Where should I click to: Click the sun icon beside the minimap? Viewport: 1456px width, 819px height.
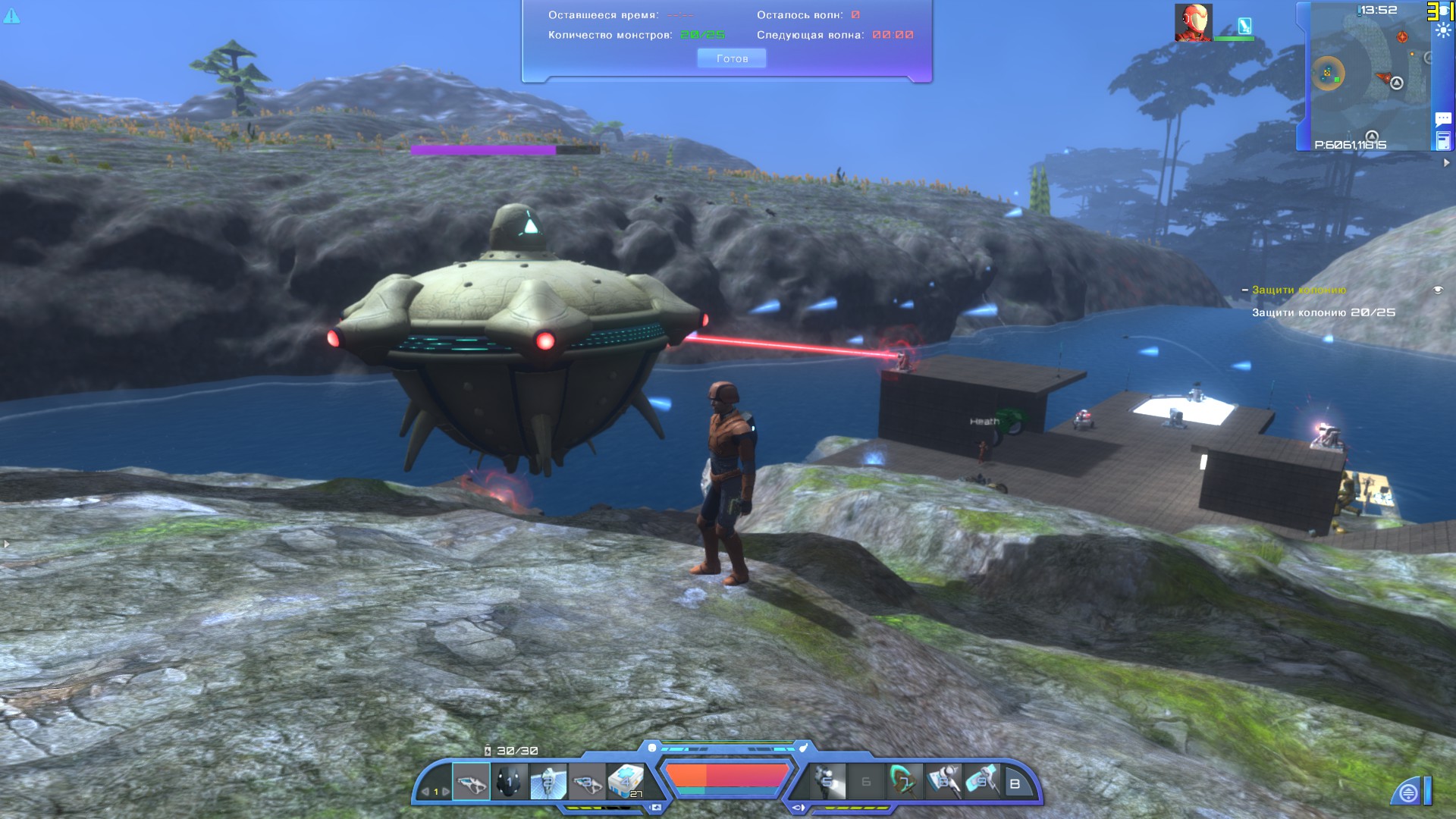coord(1442,31)
